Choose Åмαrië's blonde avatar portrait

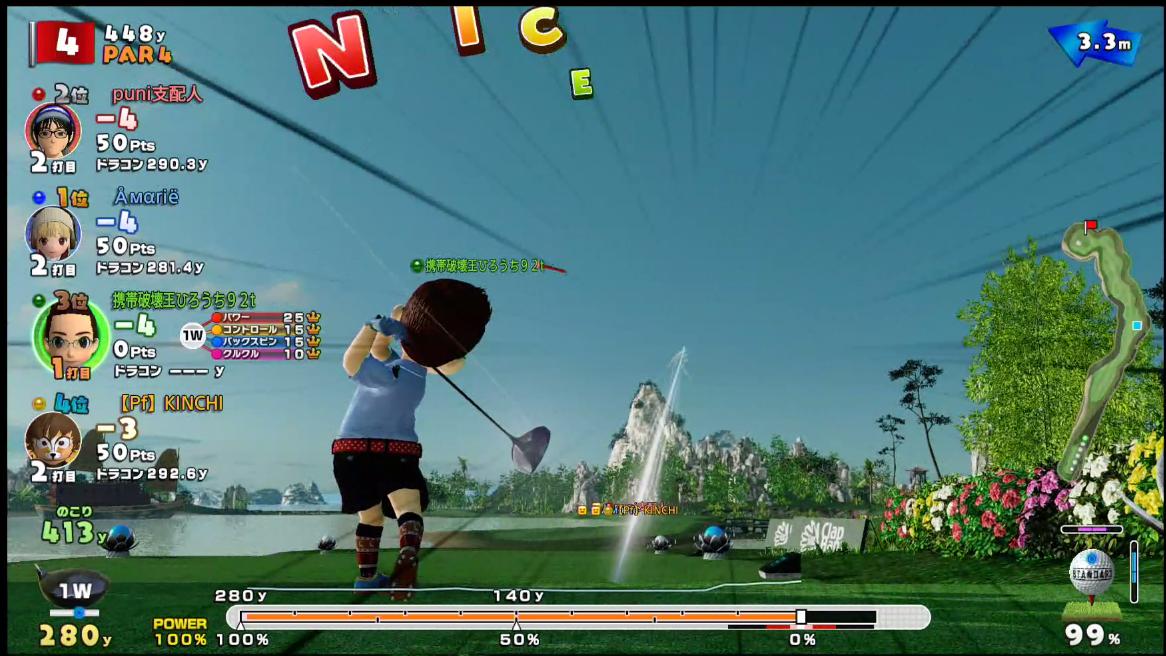(x=52, y=233)
